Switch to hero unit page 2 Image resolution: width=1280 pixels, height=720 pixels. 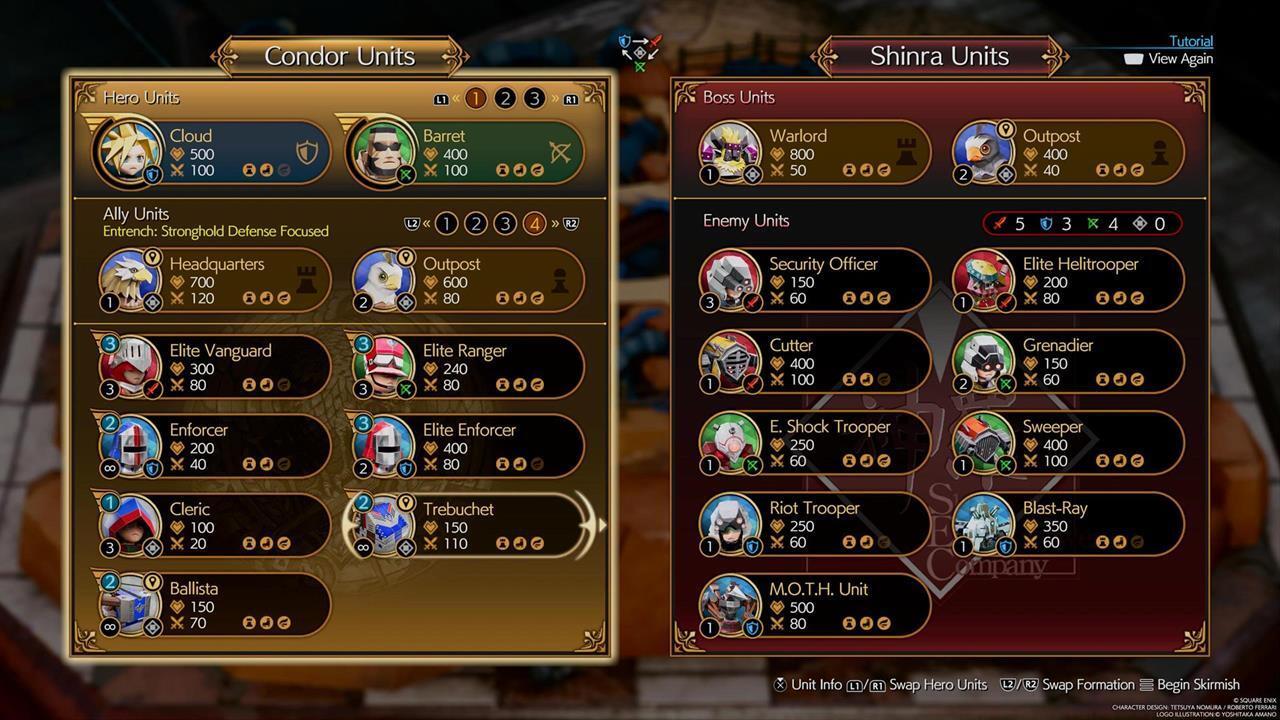[505, 97]
